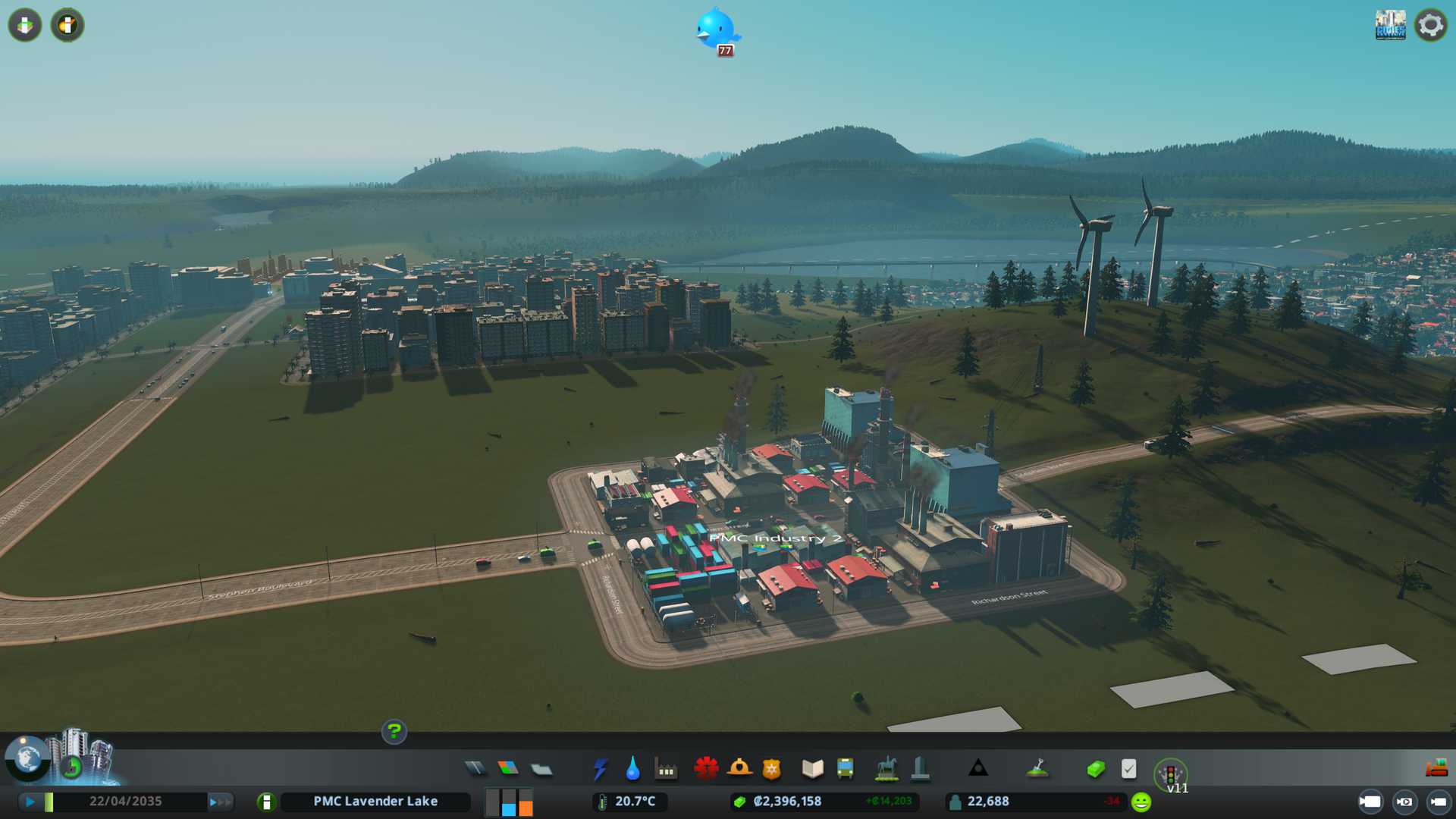Image resolution: width=1456 pixels, height=819 pixels.
Task: Open the Fire Department menu
Action: pos(739,769)
